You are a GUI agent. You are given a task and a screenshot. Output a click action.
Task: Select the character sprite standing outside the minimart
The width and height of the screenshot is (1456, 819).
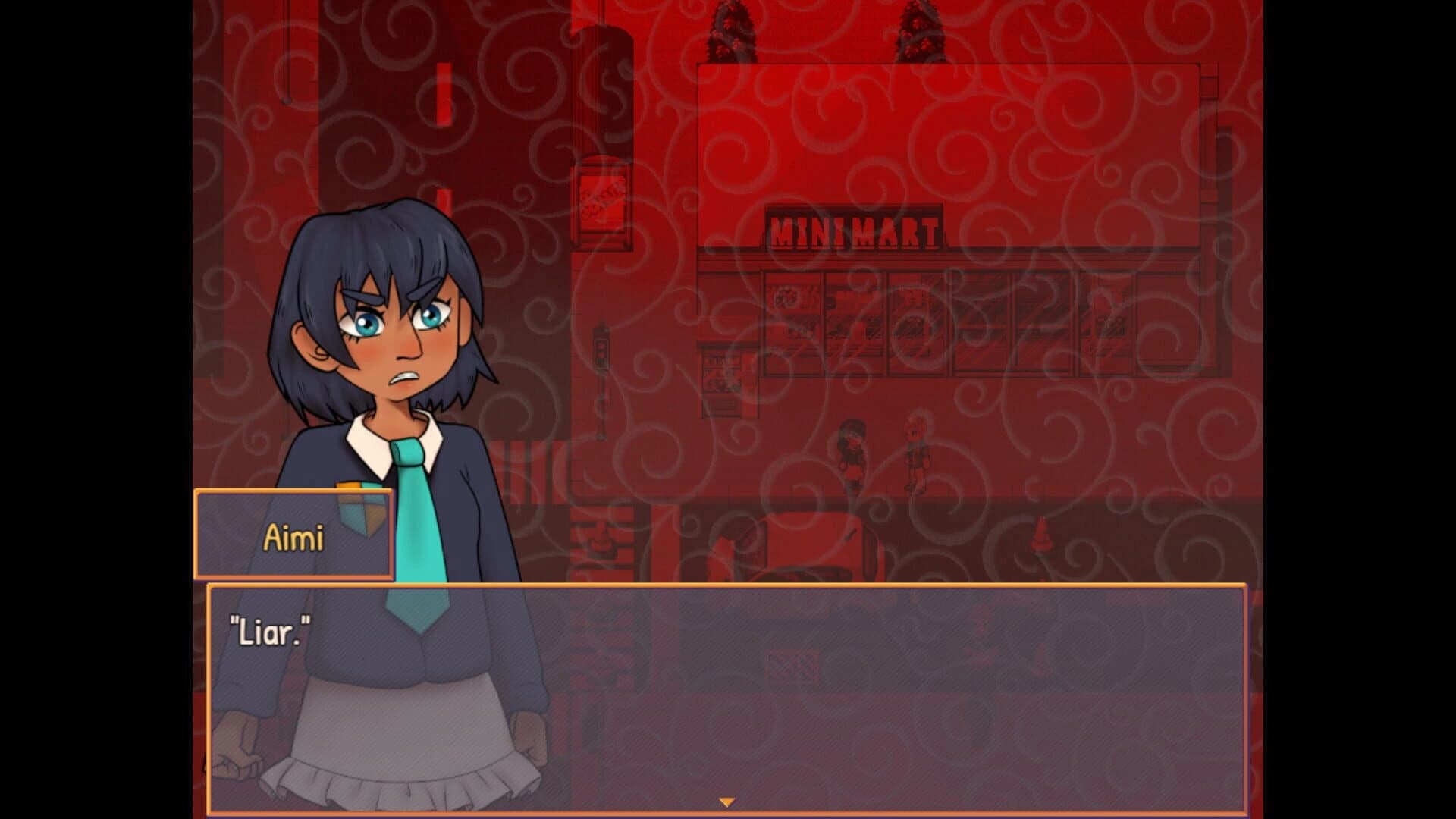pyautogui.click(x=849, y=455)
